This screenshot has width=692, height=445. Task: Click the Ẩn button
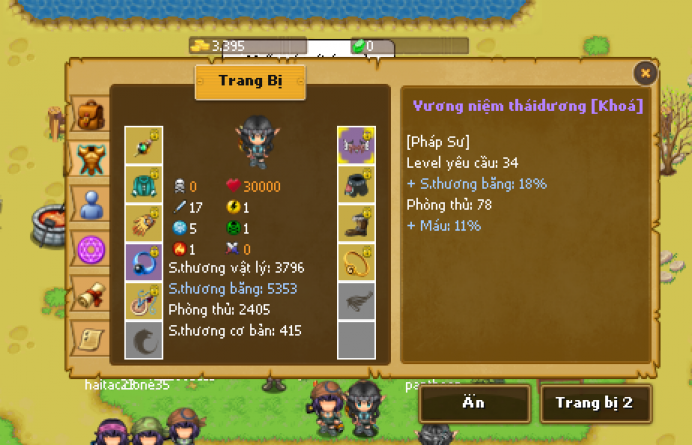pyautogui.click(x=474, y=403)
